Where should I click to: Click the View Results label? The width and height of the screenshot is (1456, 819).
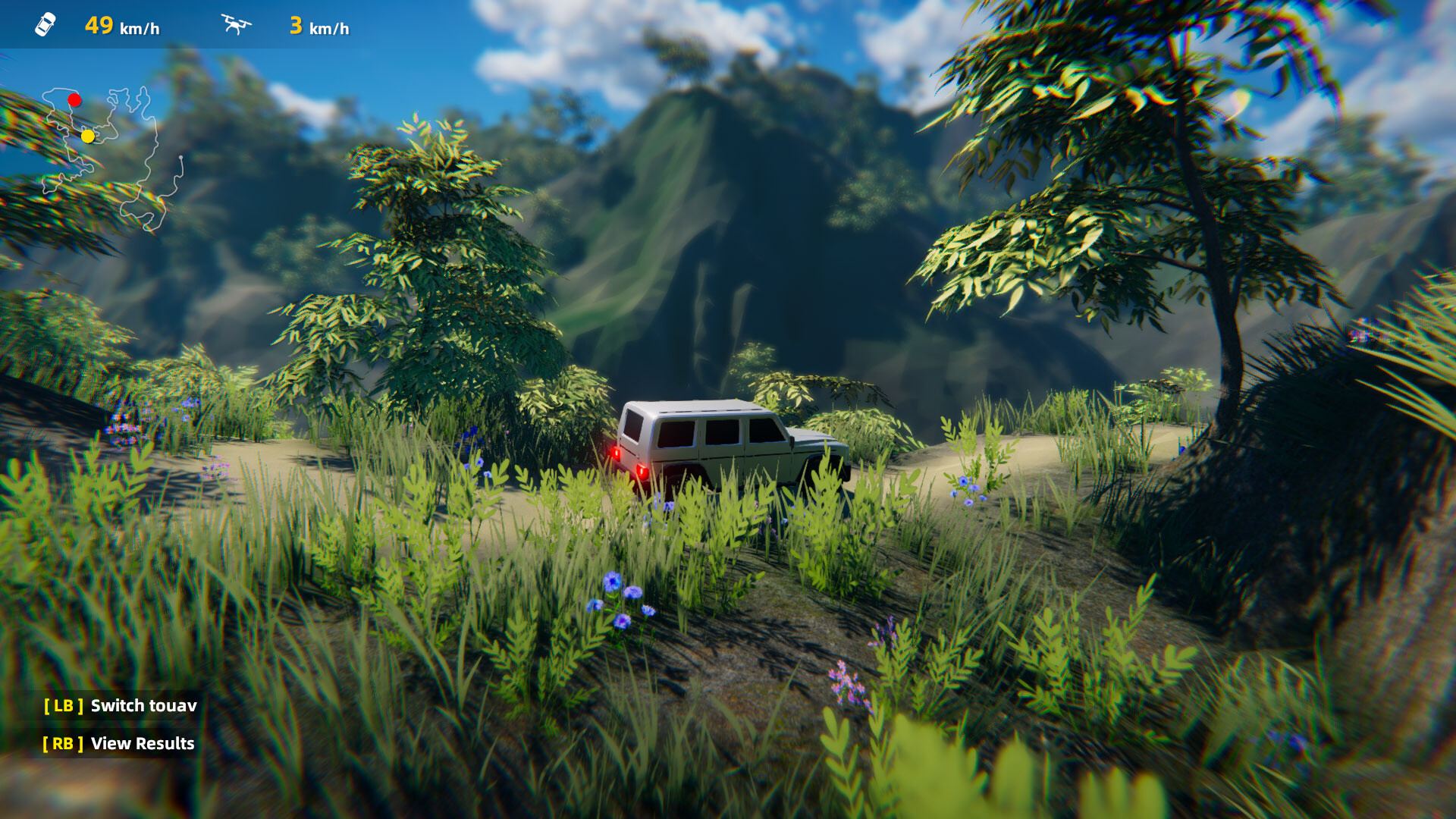click(141, 744)
